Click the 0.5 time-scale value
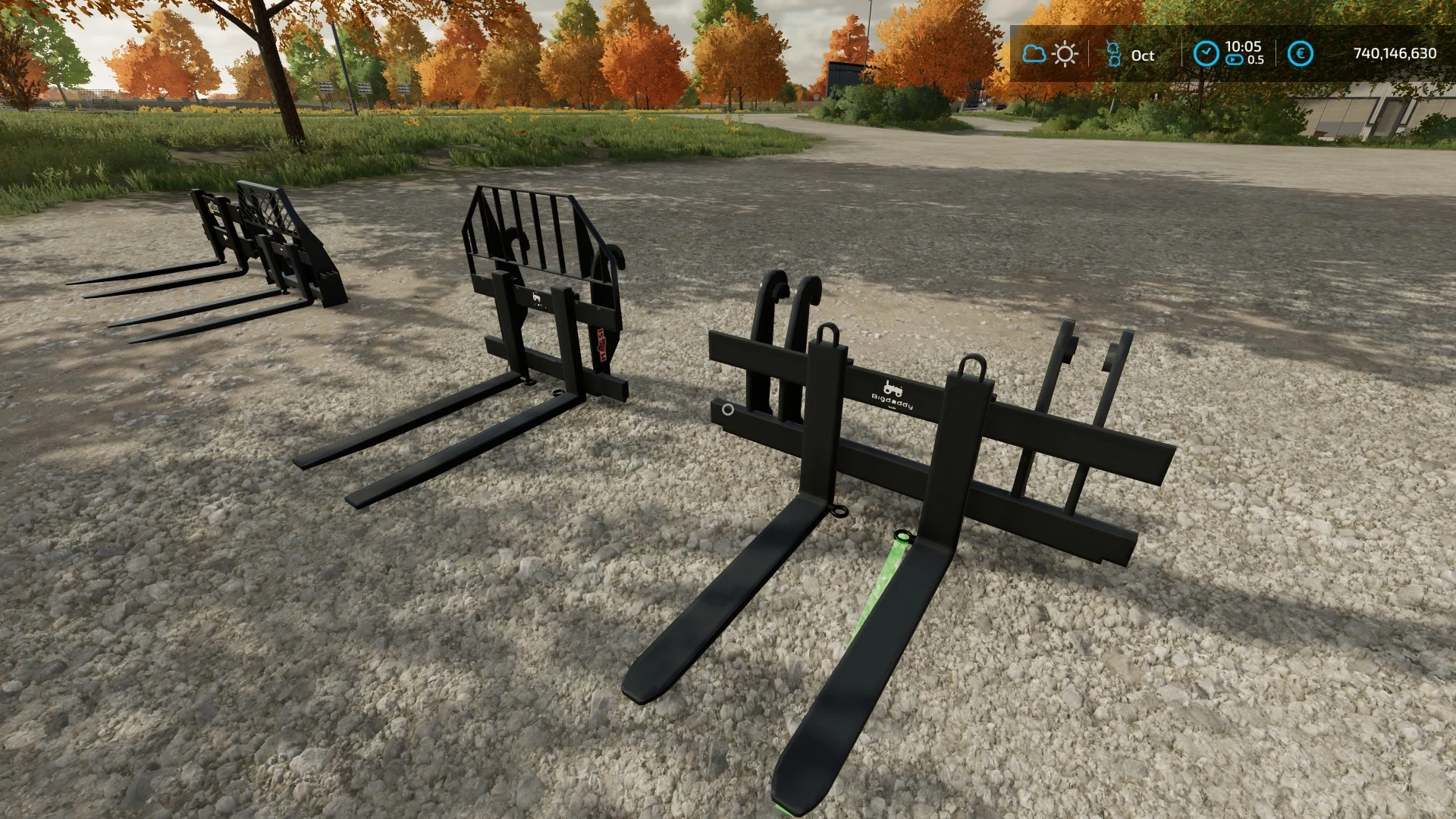Image resolution: width=1456 pixels, height=819 pixels. tap(1257, 59)
